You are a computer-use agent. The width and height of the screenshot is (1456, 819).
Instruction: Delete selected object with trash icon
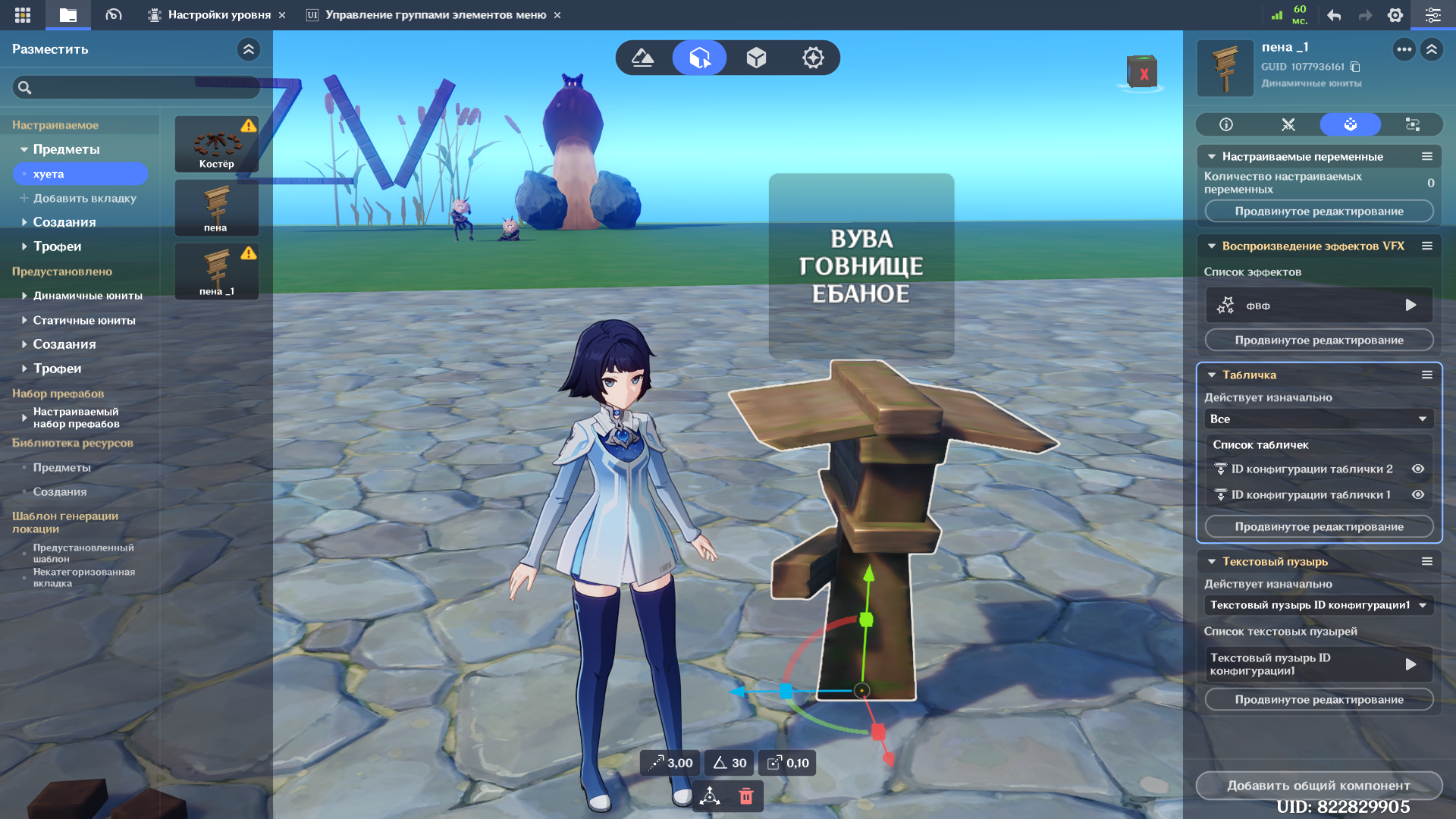(x=746, y=795)
